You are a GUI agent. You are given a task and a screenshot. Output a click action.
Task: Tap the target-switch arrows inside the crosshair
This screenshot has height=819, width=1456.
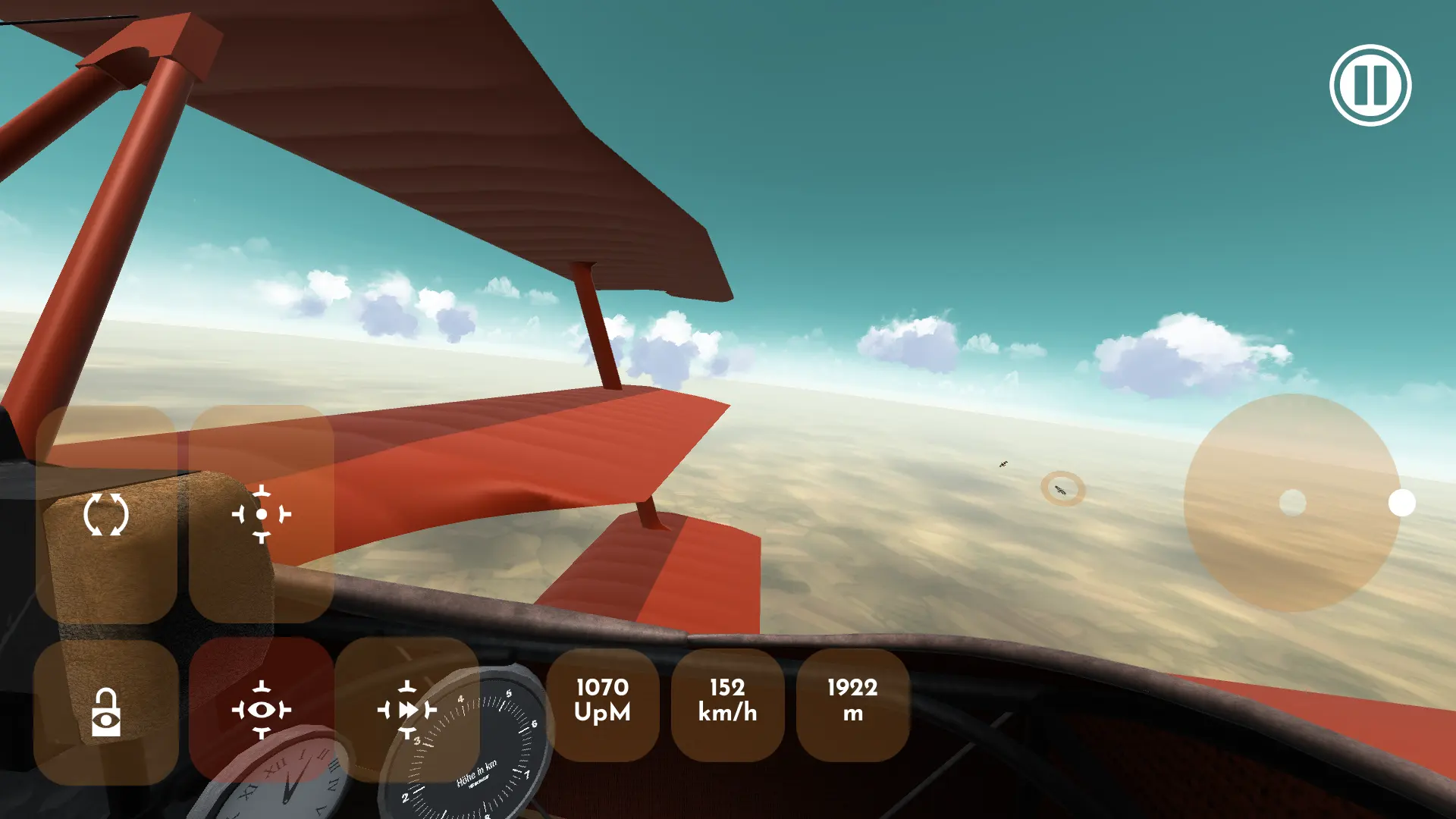click(408, 711)
